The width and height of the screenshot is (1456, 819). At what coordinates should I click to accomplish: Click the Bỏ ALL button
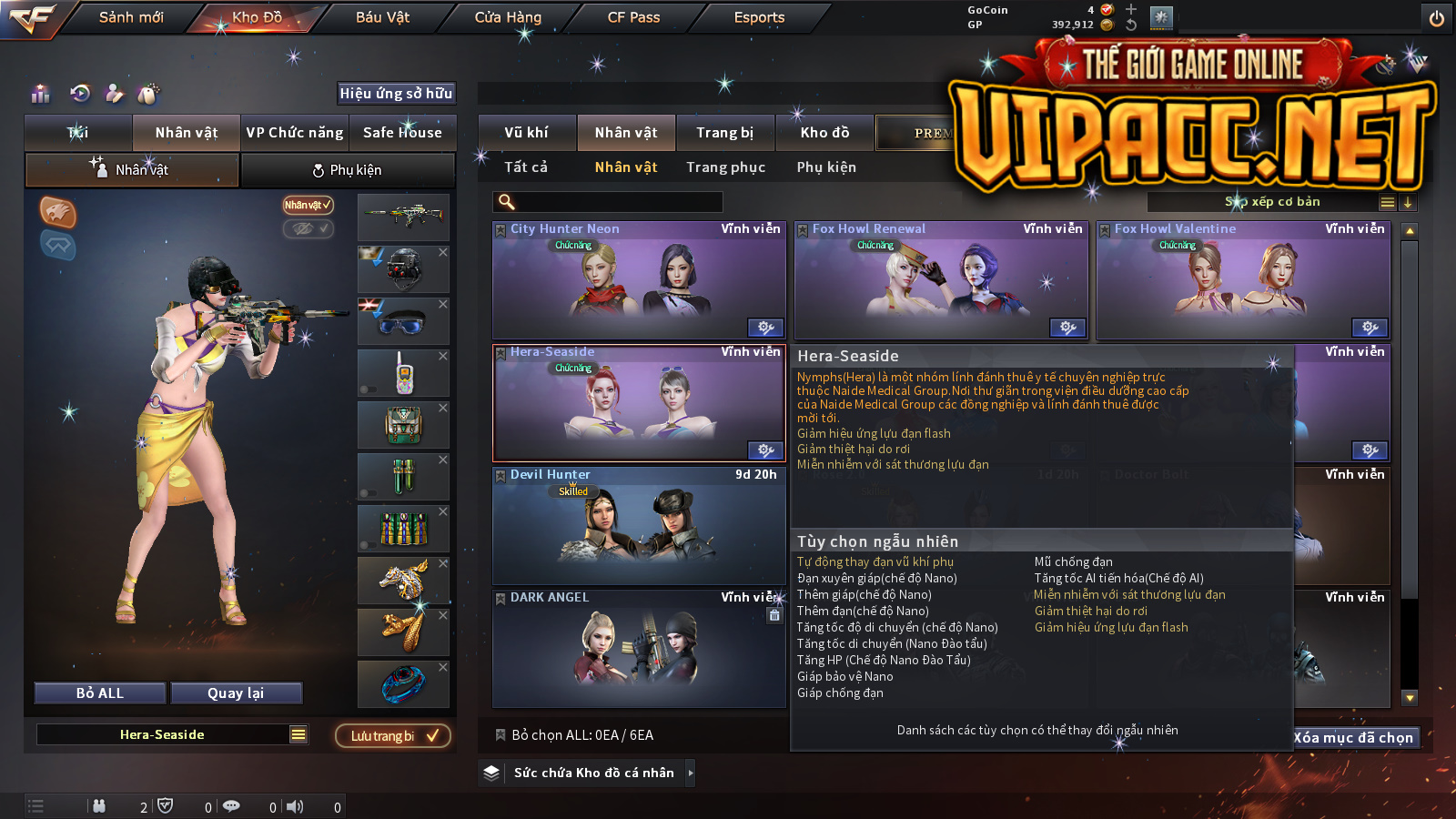[x=100, y=693]
